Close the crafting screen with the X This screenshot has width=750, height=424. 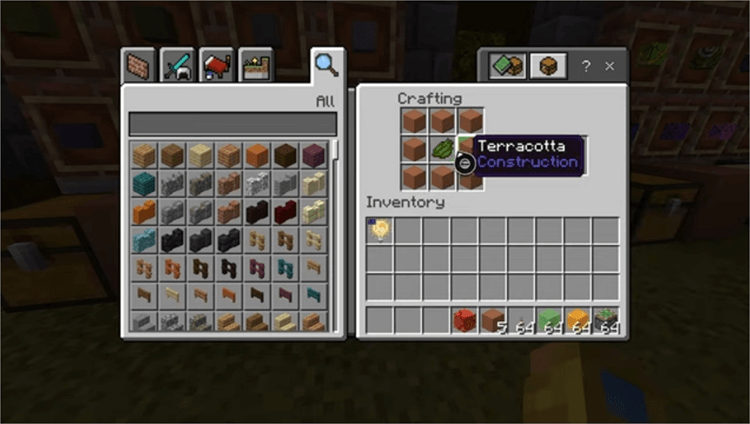pos(610,66)
